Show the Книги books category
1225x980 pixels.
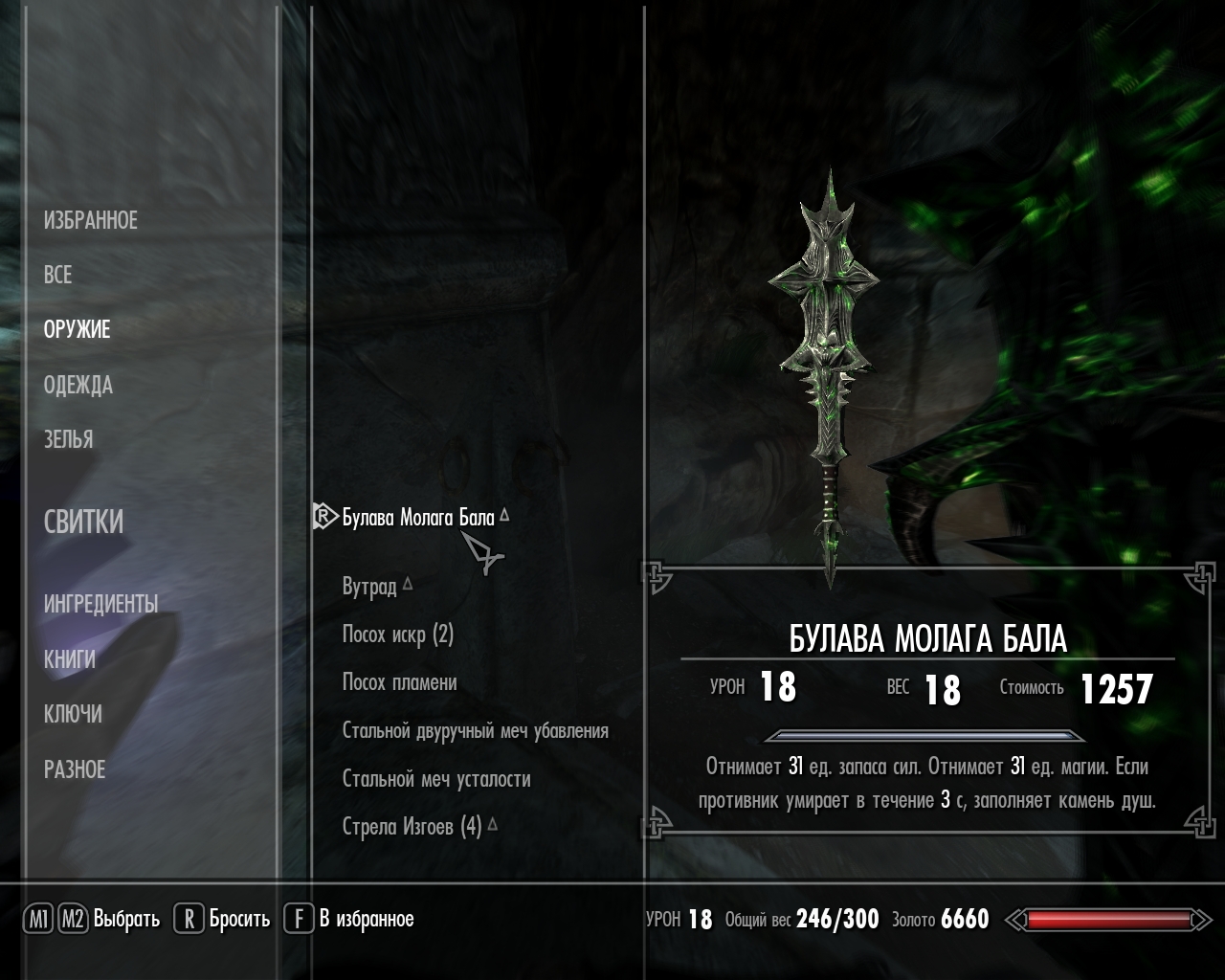point(69,658)
